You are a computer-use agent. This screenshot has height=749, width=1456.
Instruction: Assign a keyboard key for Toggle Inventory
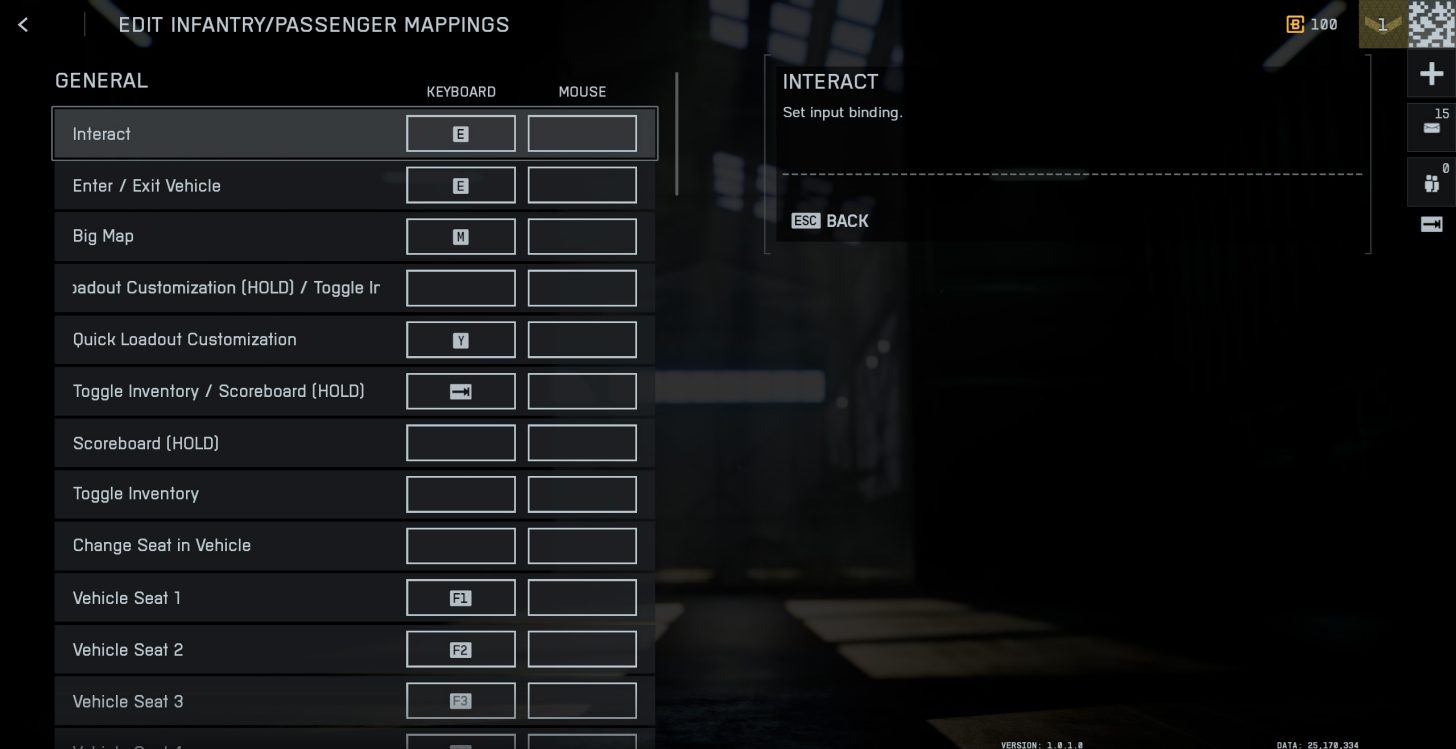[460, 493]
